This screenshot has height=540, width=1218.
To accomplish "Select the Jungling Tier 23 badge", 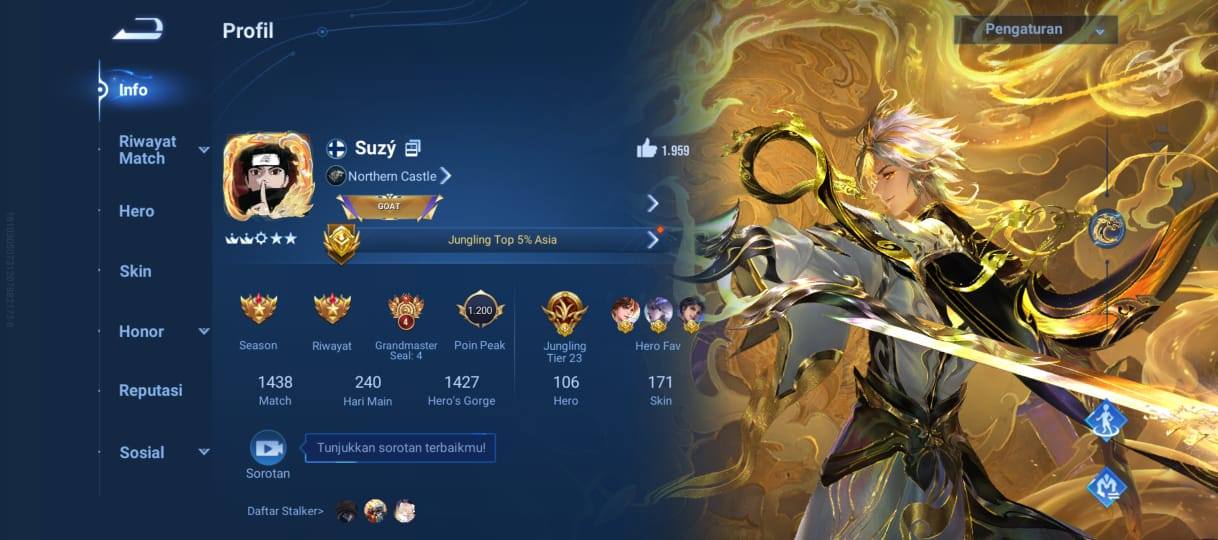I will (x=564, y=312).
